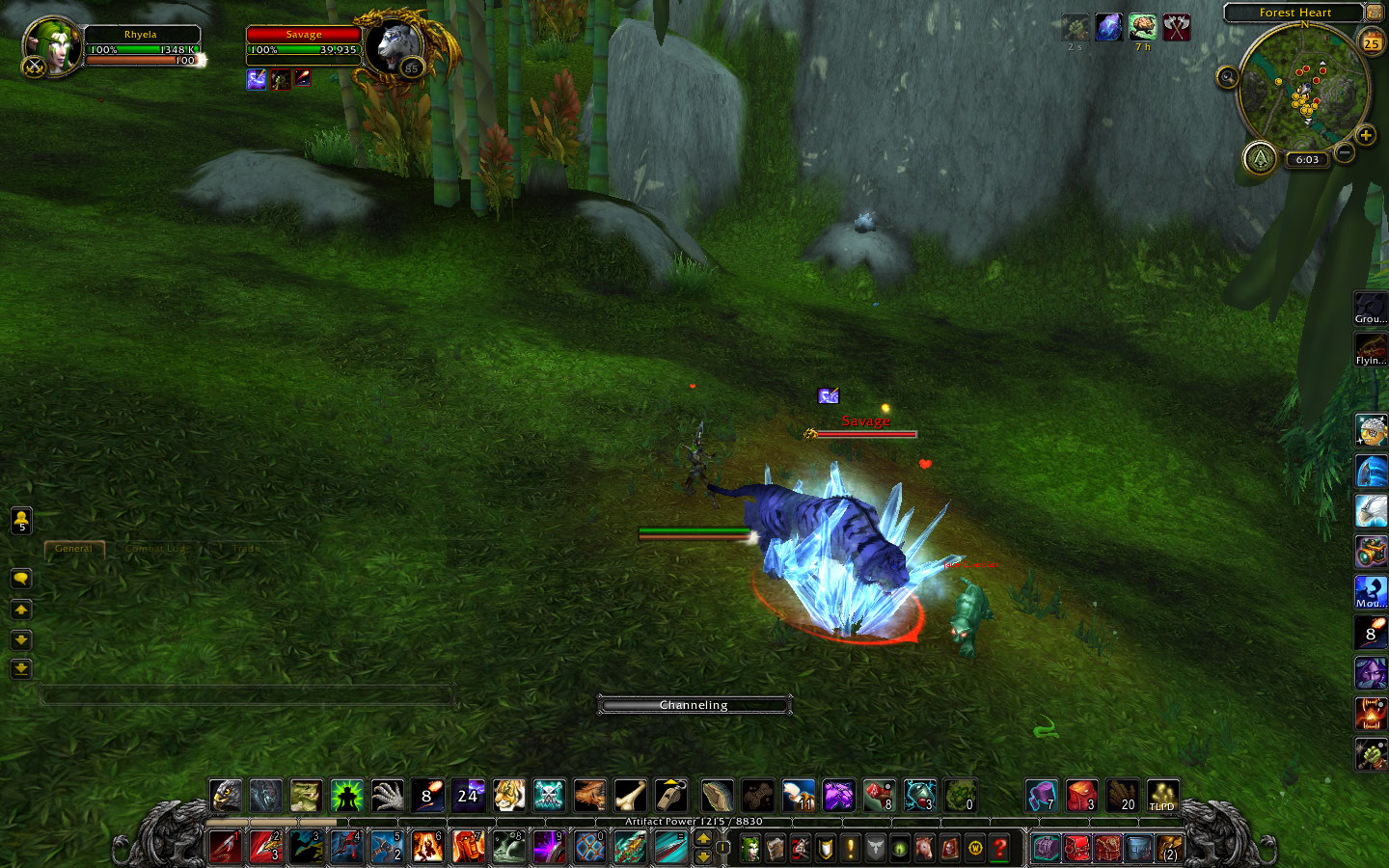Viewport: 1389px width, 868px height.
Task: Select Rhyela's player portrait
Action: pos(48,44)
